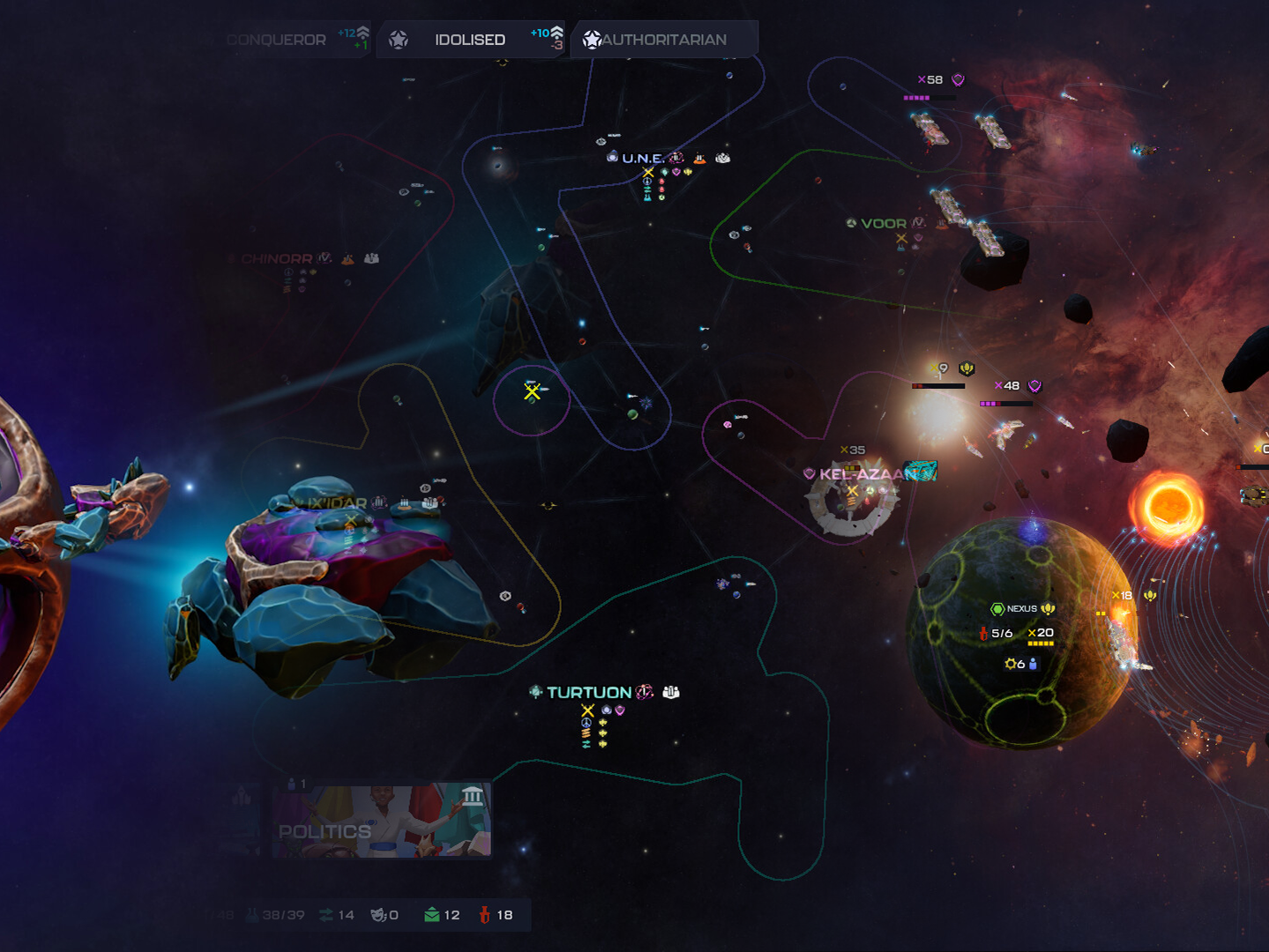
Task: Click the fleet marker showing x18
Action: [1122, 596]
